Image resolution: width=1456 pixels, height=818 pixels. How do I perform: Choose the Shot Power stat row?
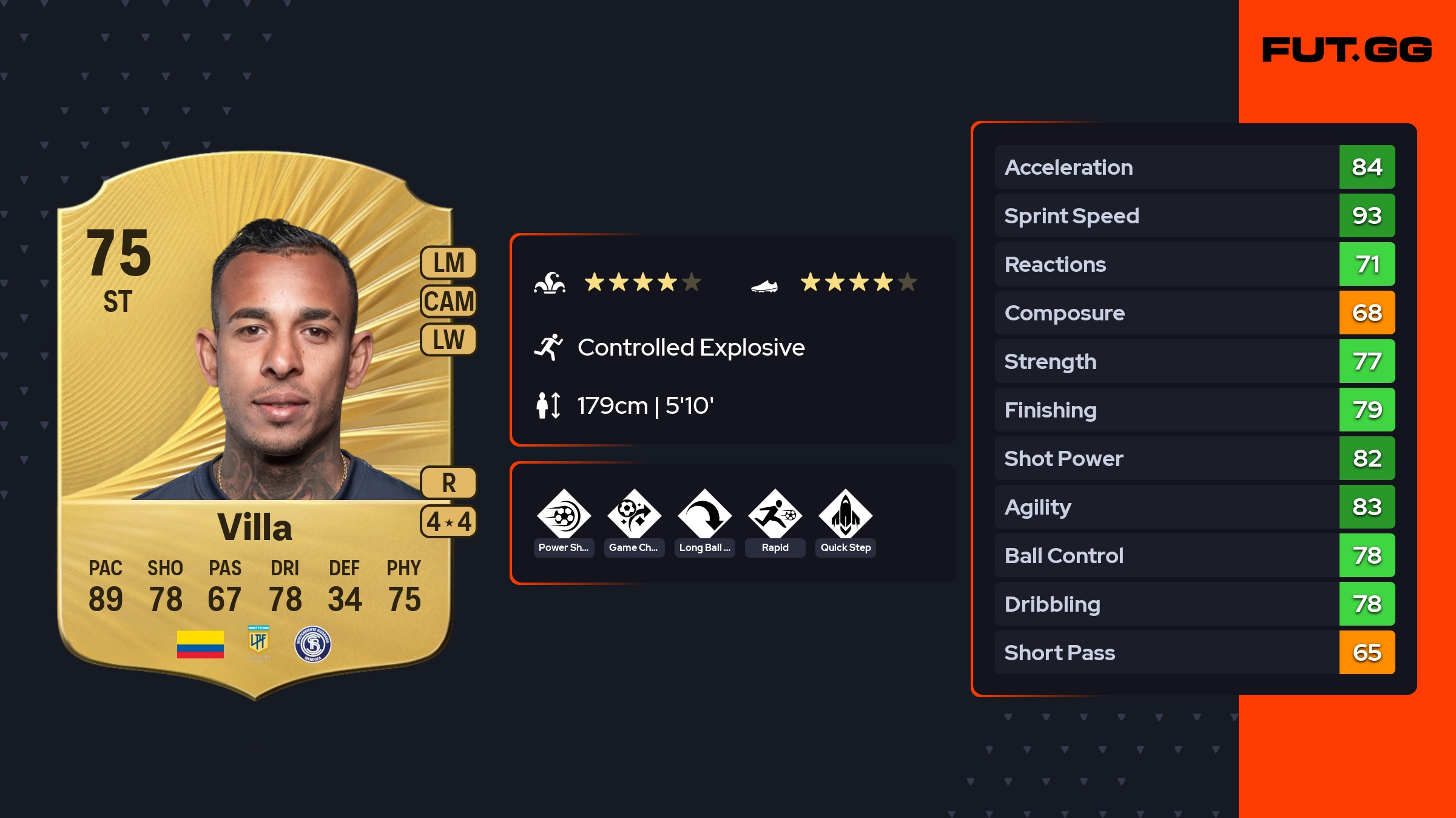1195,459
